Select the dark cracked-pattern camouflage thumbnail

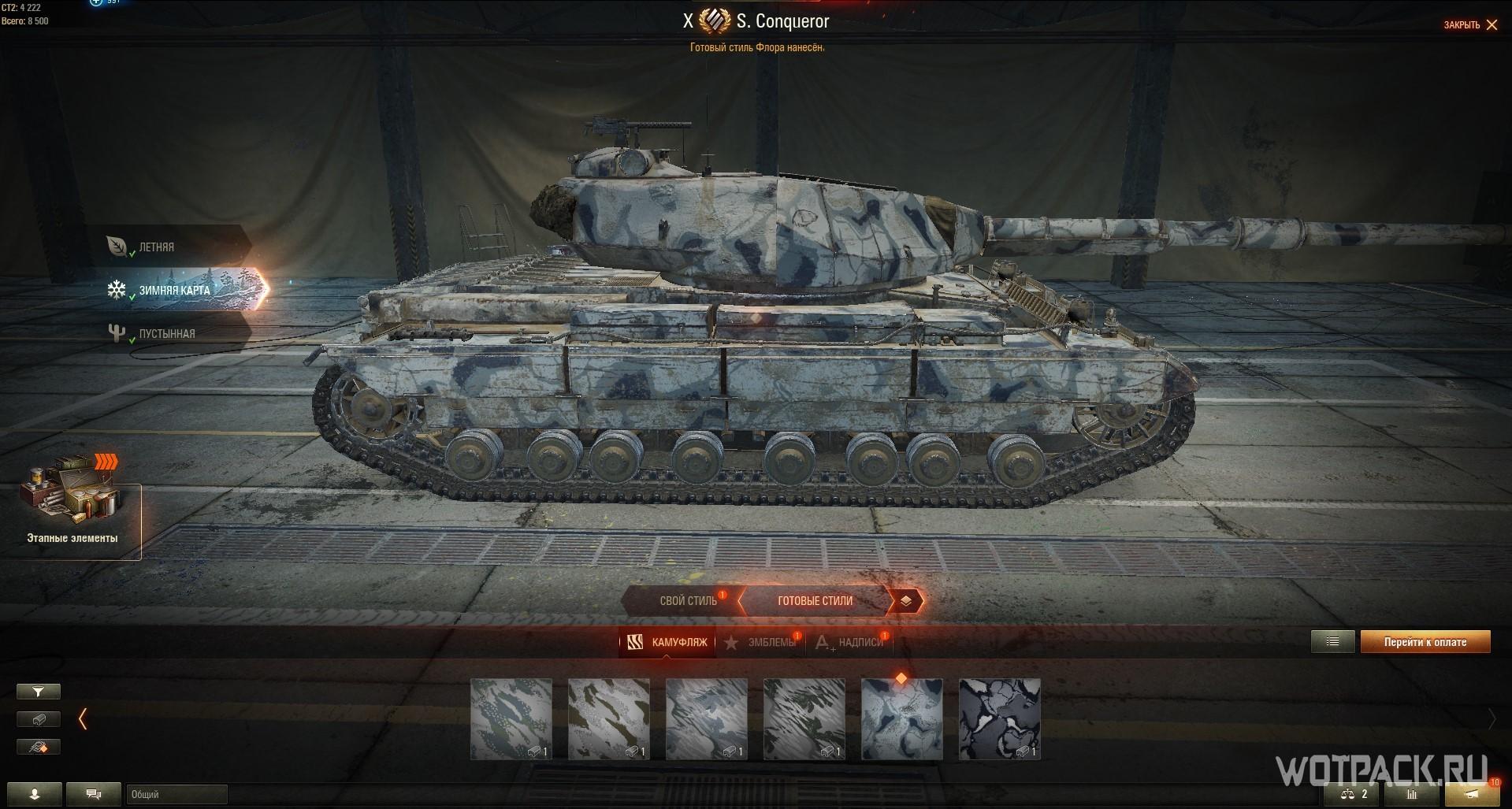click(x=999, y=719)
